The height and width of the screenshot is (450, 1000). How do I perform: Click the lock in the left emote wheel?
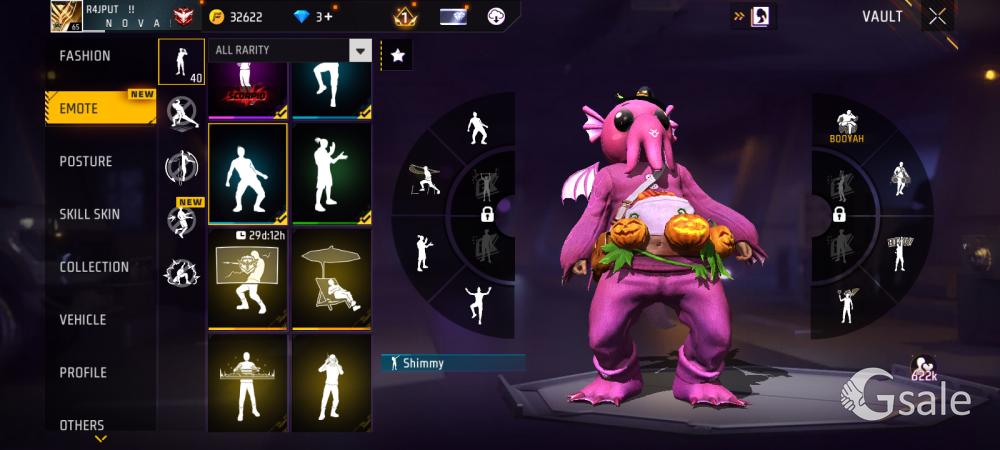click(487, 214)
